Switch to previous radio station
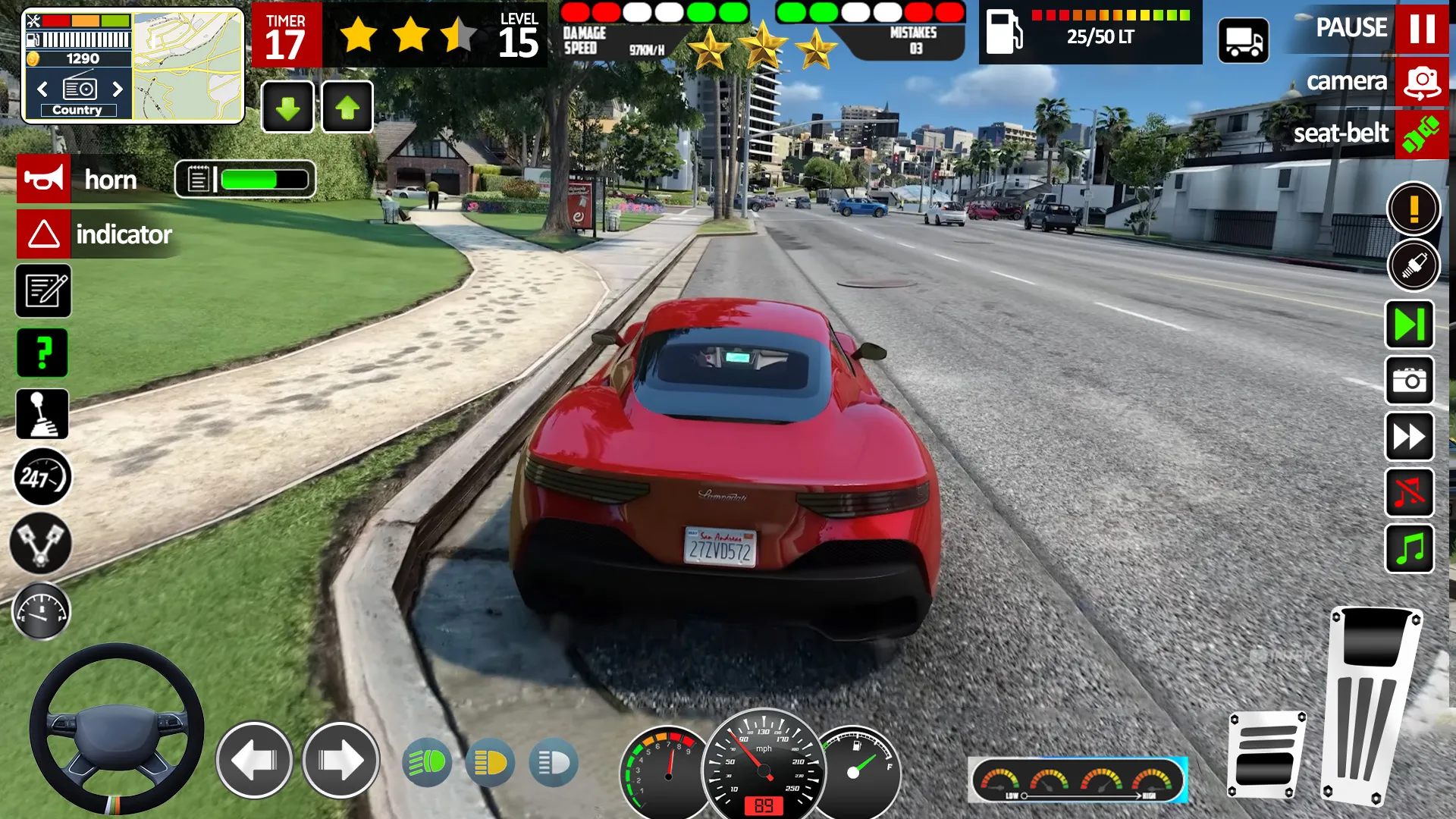Viewport: 1456px width, 819px height. click(42, 89)
